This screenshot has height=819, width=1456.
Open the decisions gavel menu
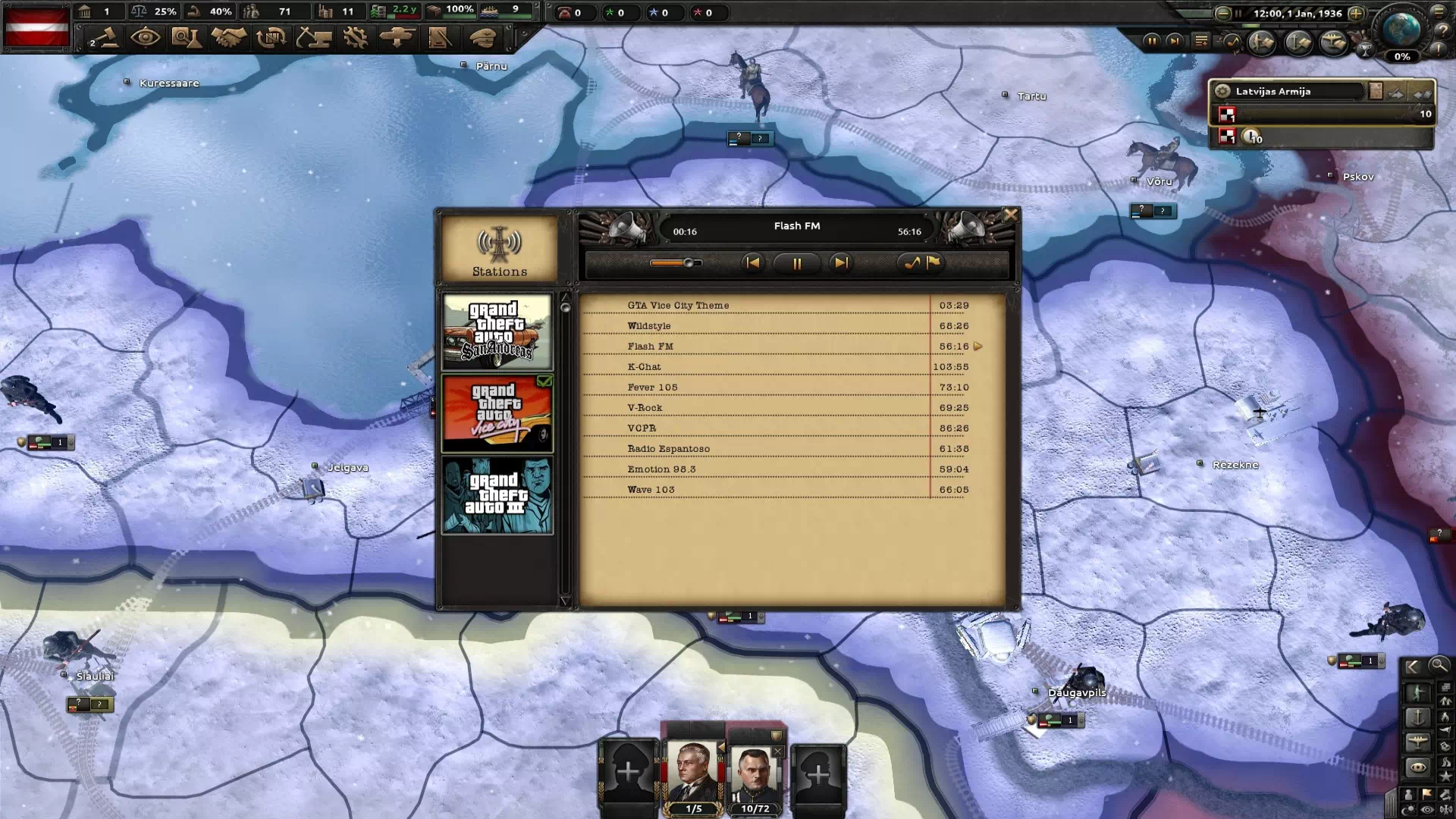[x=104, y=37]
